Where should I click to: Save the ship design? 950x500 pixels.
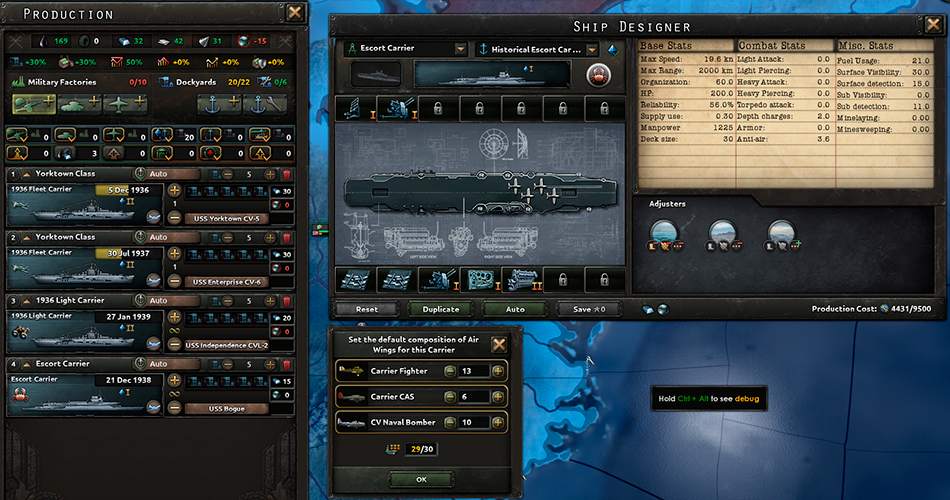click(589, 309)
